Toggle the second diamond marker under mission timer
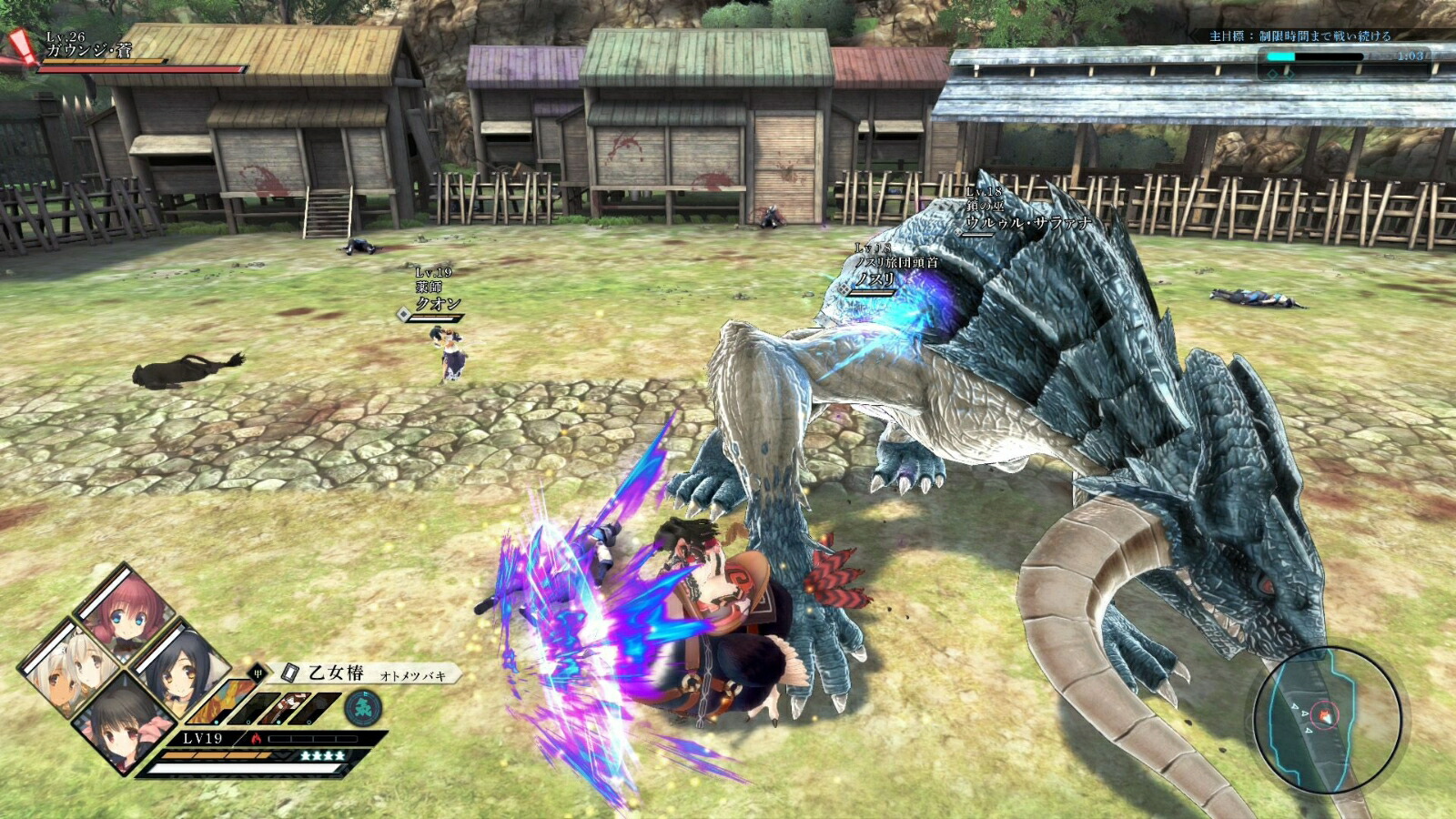1456x819 pixels. click(1289, 76)
